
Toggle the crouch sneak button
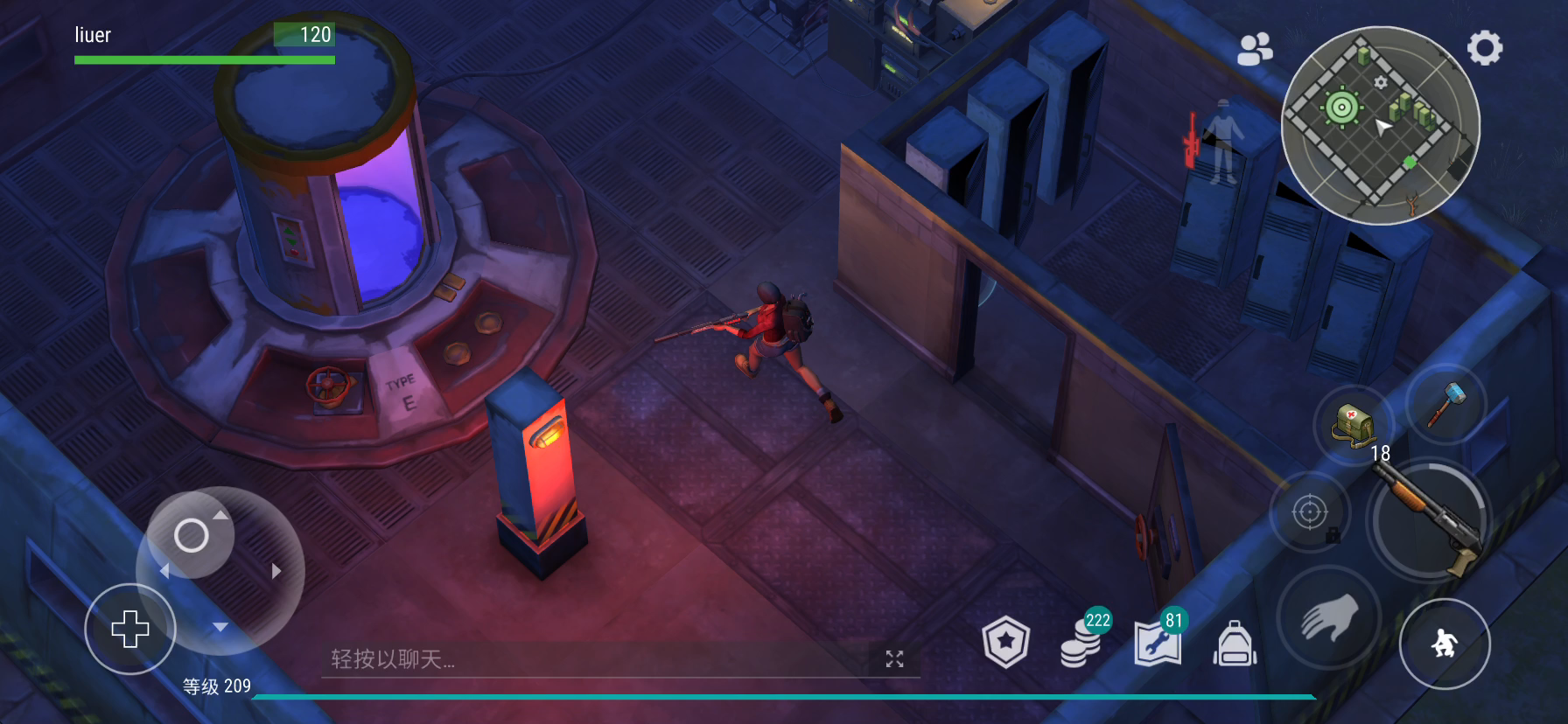point(1444,644)
